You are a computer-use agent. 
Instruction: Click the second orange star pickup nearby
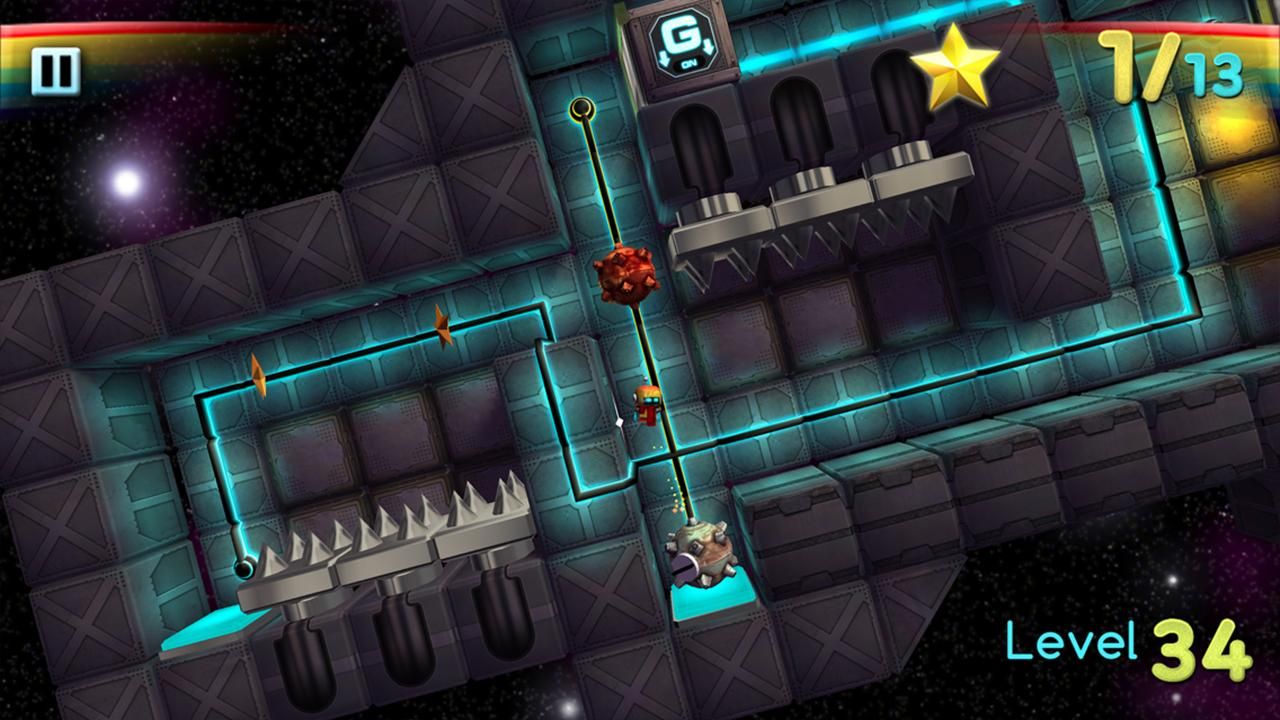pyautogui.click(x=443, y=325)
